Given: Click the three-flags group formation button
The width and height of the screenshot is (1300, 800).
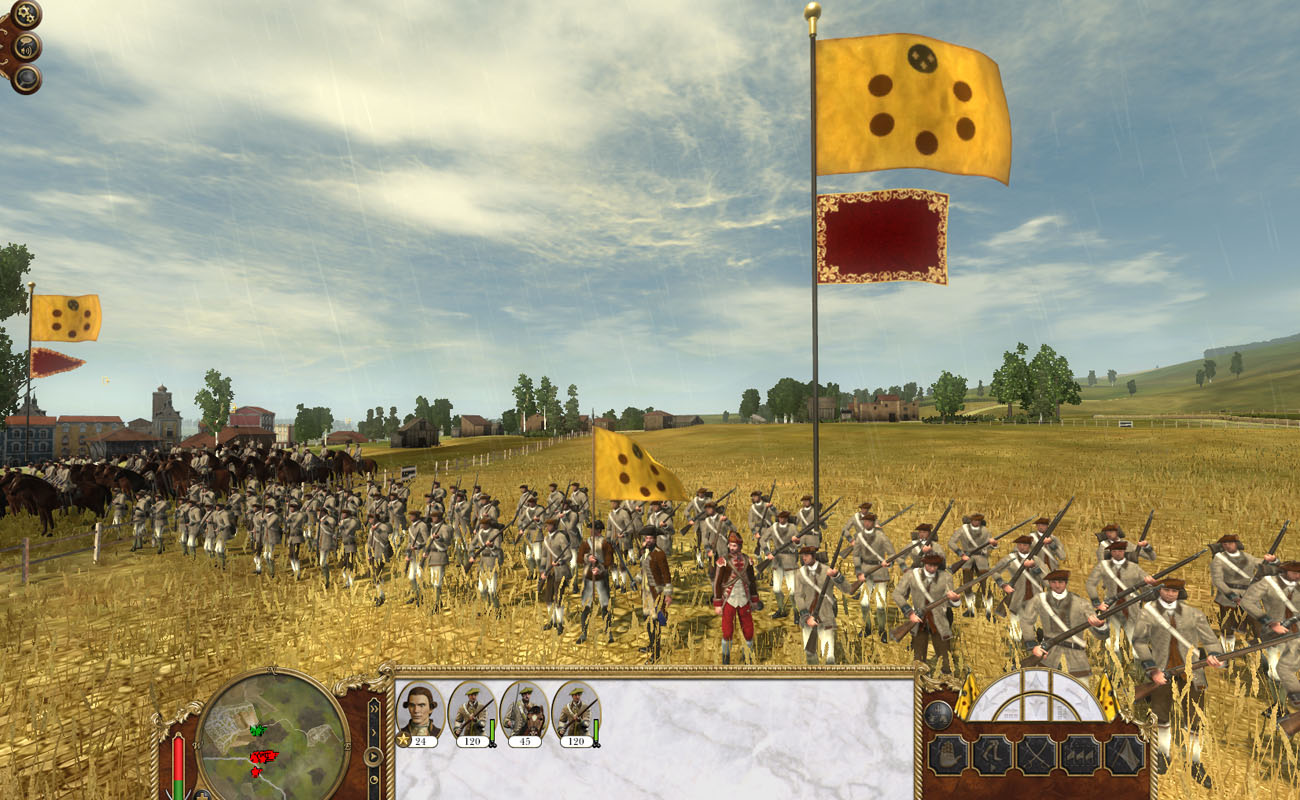Looking at the screenshot, I should [1080, 754].
